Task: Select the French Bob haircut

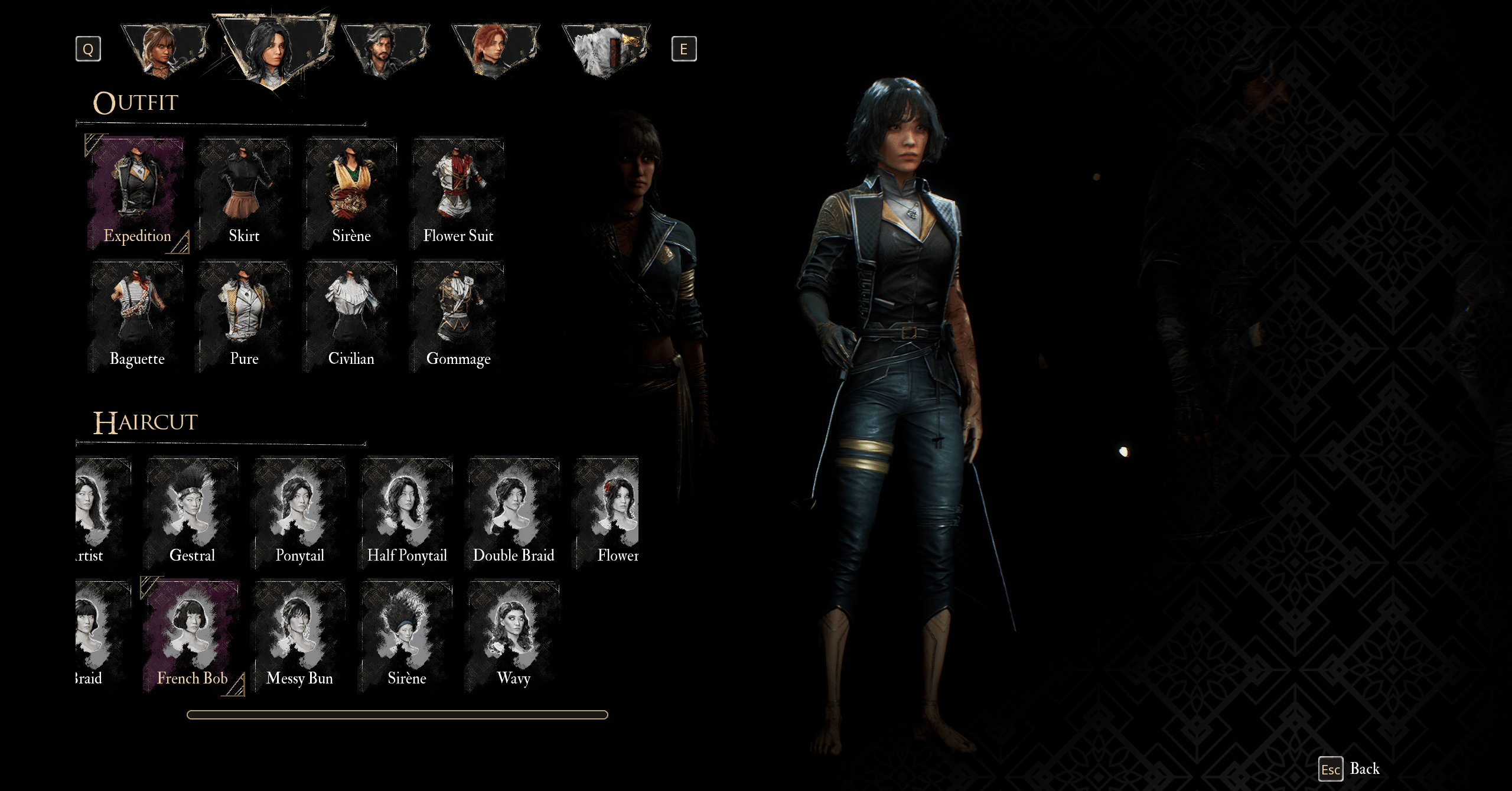Action: click(x=192, y=636)
